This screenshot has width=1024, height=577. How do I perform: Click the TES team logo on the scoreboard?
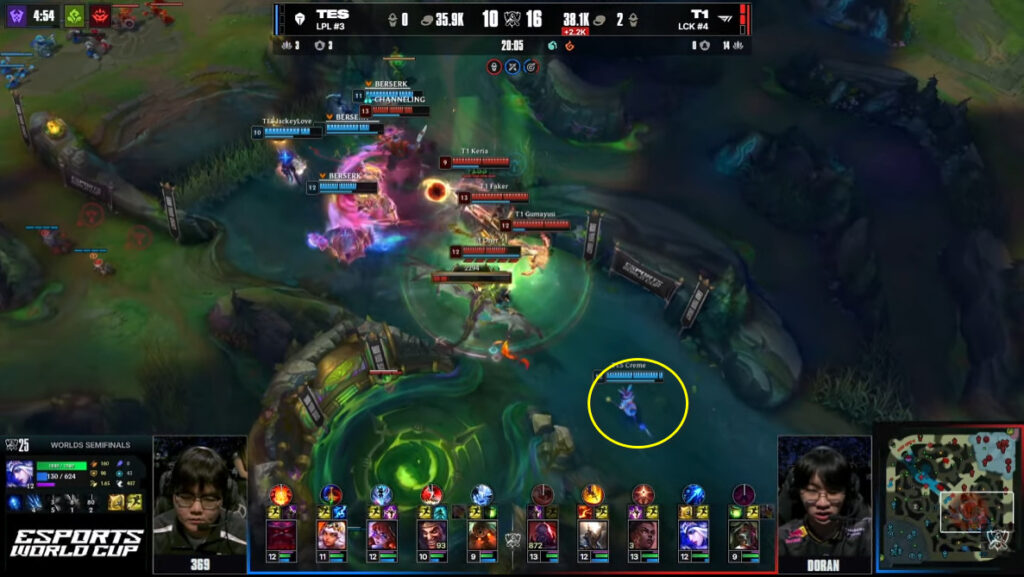[298, 19]
